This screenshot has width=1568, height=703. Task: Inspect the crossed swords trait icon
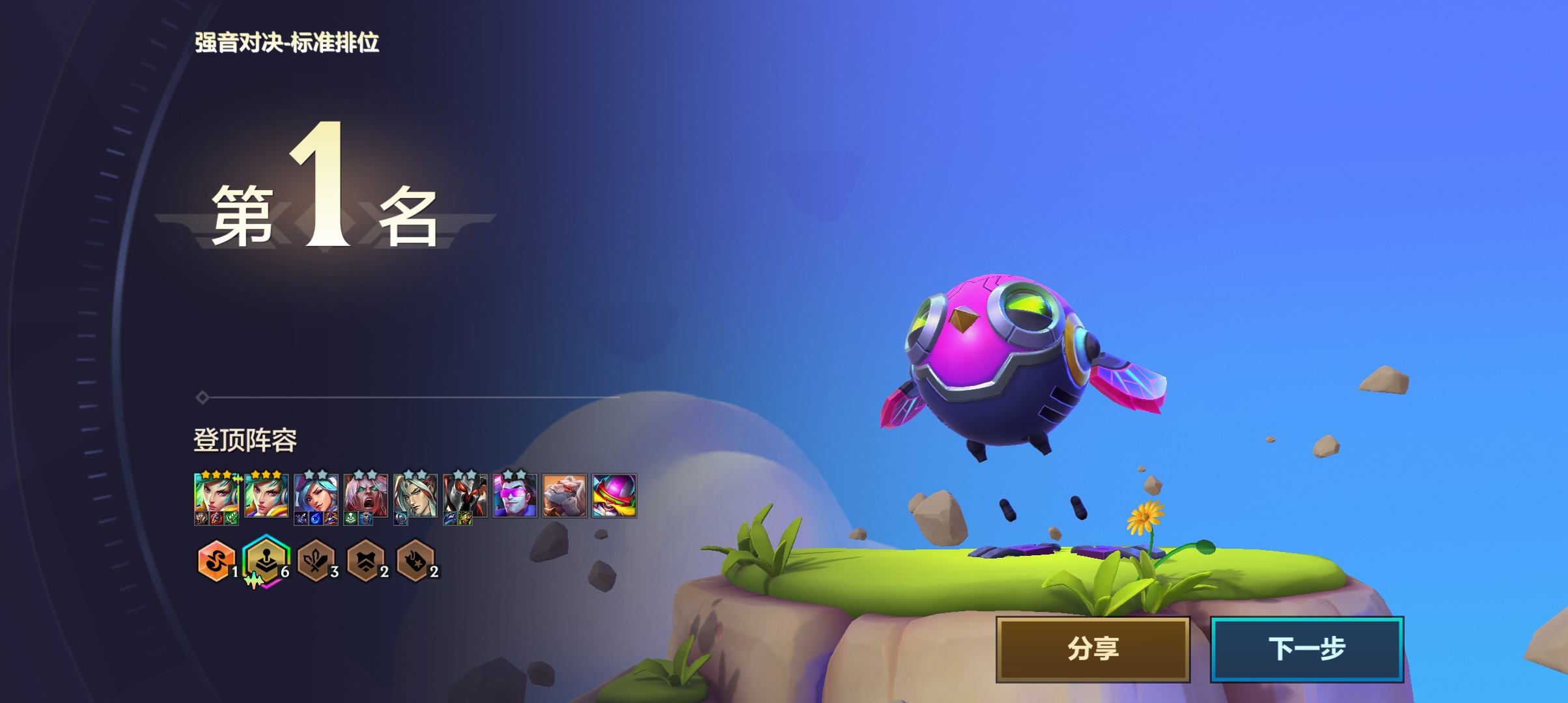click(315, 560)
